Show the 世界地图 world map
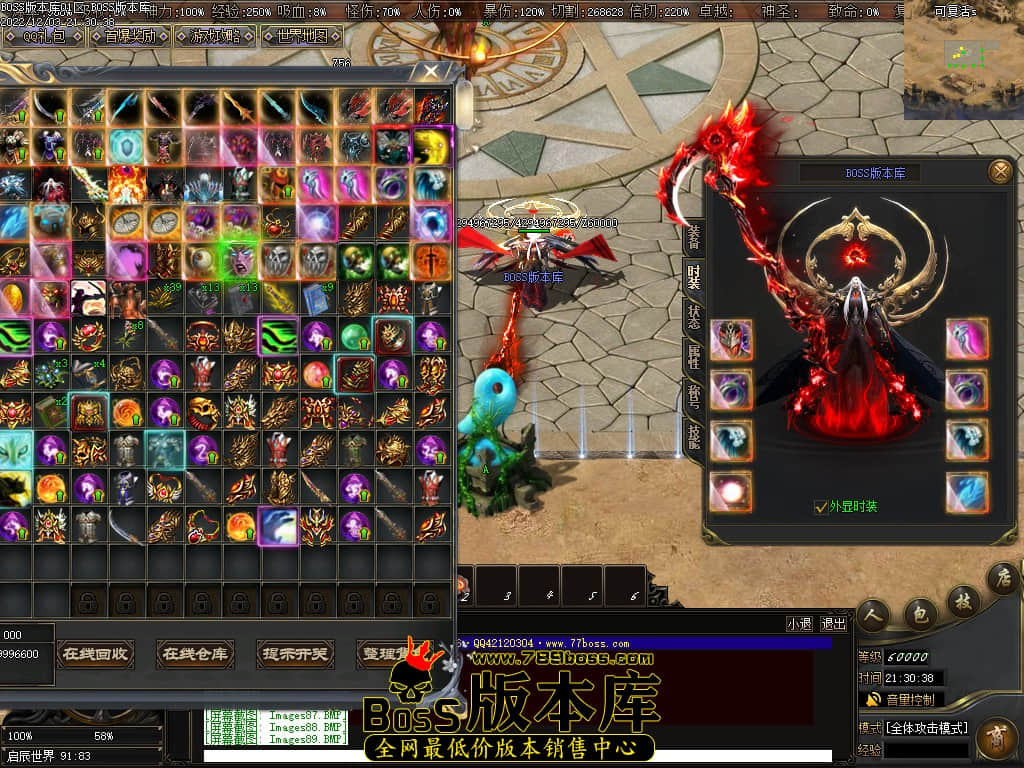The height and width of the screenshot is (768, 1024). 300,37
